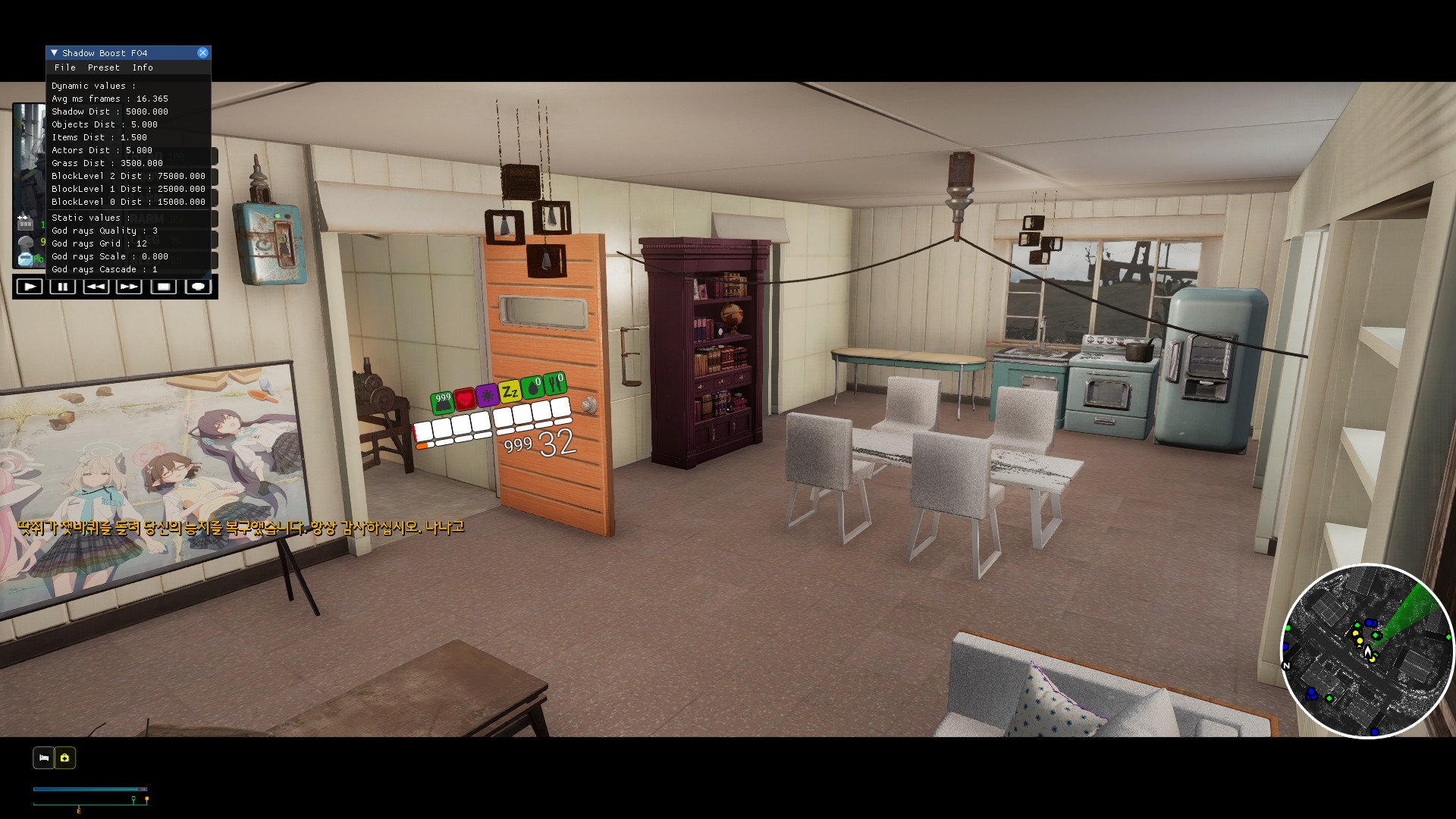The width and height of the screenshot is (1456, 819).
Task: Open the circular minimap
Action: click(1367, 651)
